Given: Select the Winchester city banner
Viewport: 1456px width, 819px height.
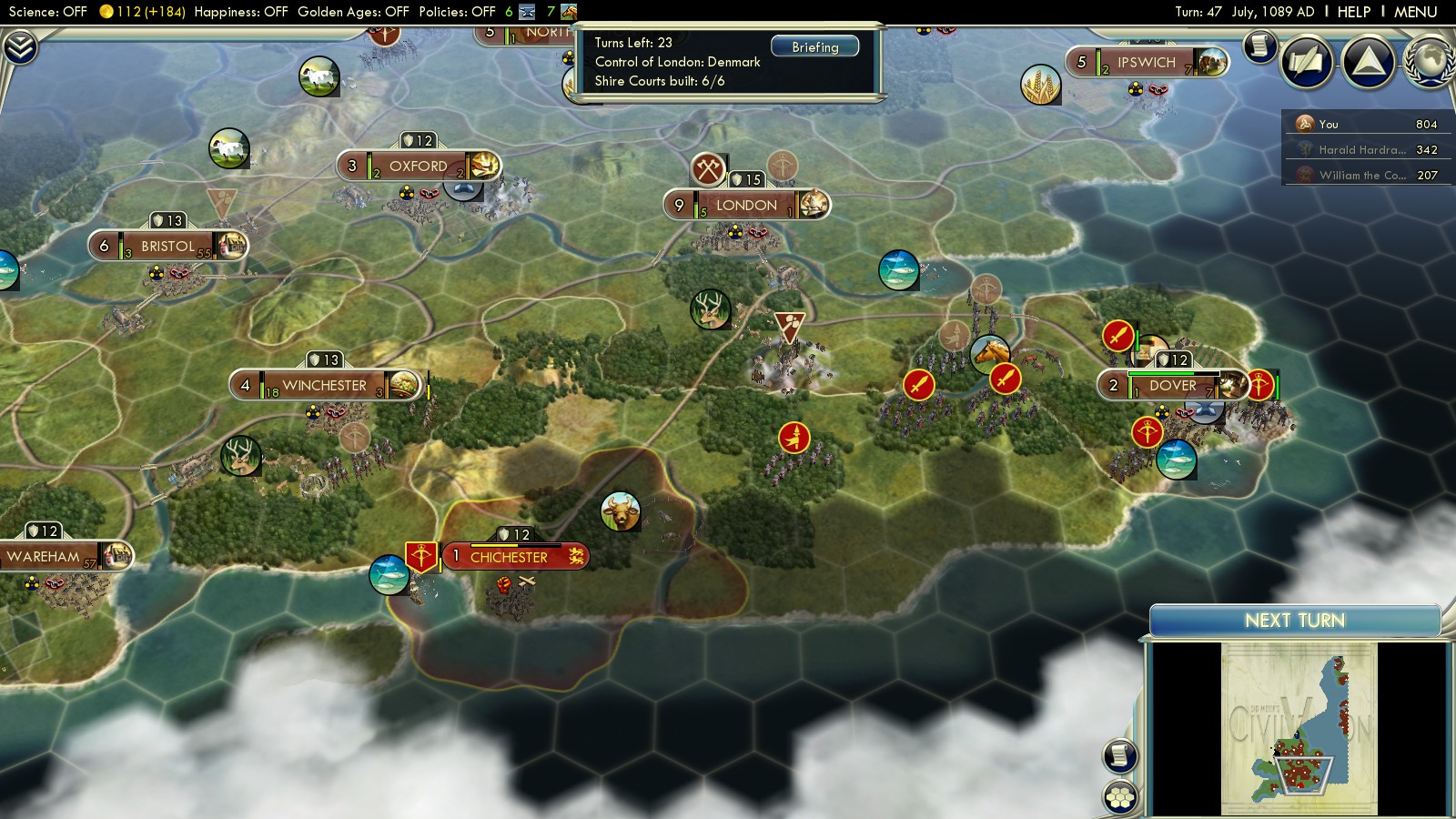Looking at the screenshot, I should click(324, 386).
